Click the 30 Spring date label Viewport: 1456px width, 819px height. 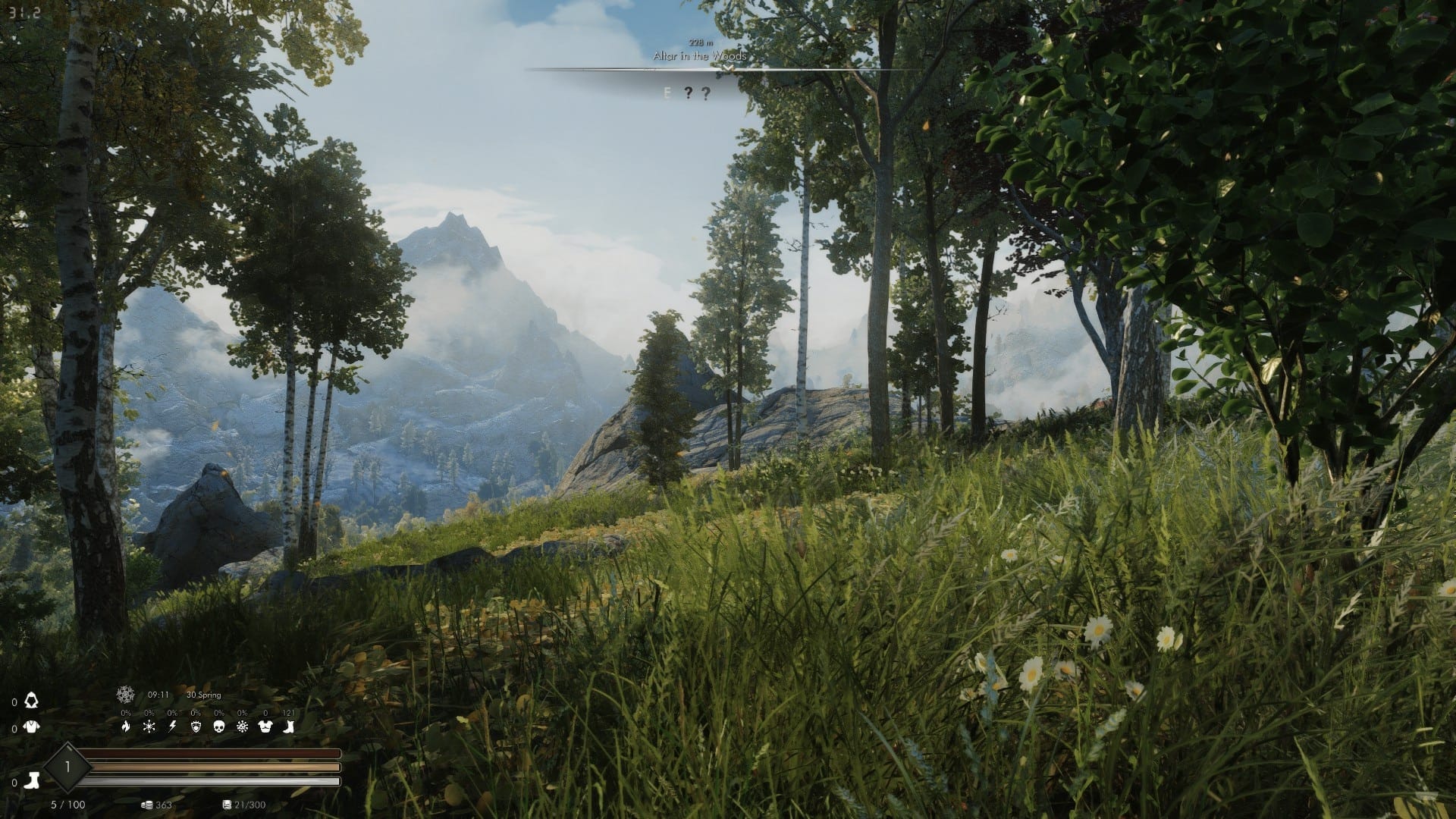point(203,695)
